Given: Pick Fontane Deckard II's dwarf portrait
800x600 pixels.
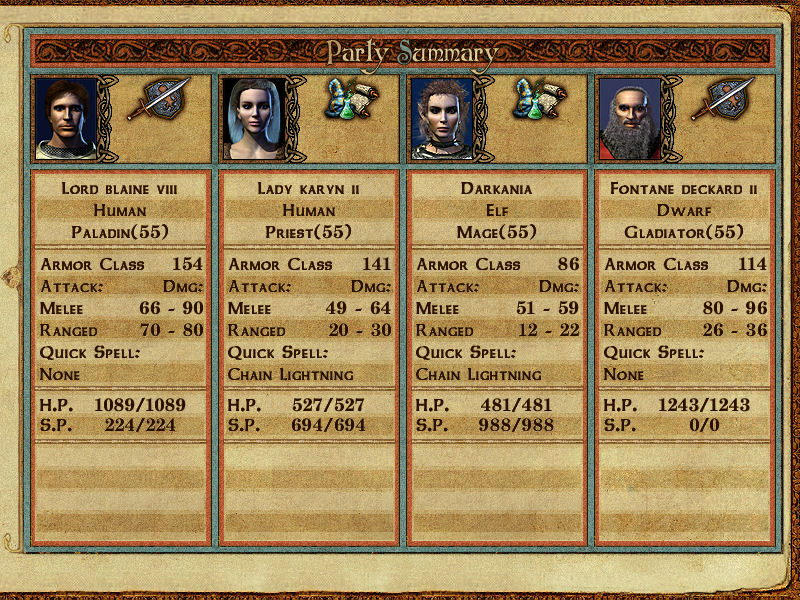Looking at the screenshot, I should (x=630, y=118).
